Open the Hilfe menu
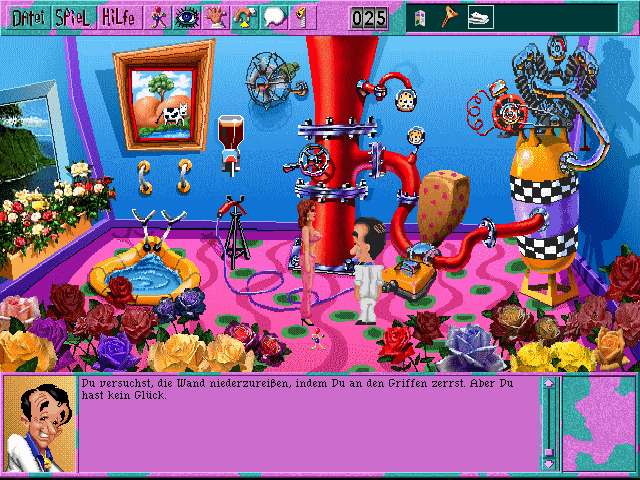This screenshot has width=640, height=480. point(120,17)
